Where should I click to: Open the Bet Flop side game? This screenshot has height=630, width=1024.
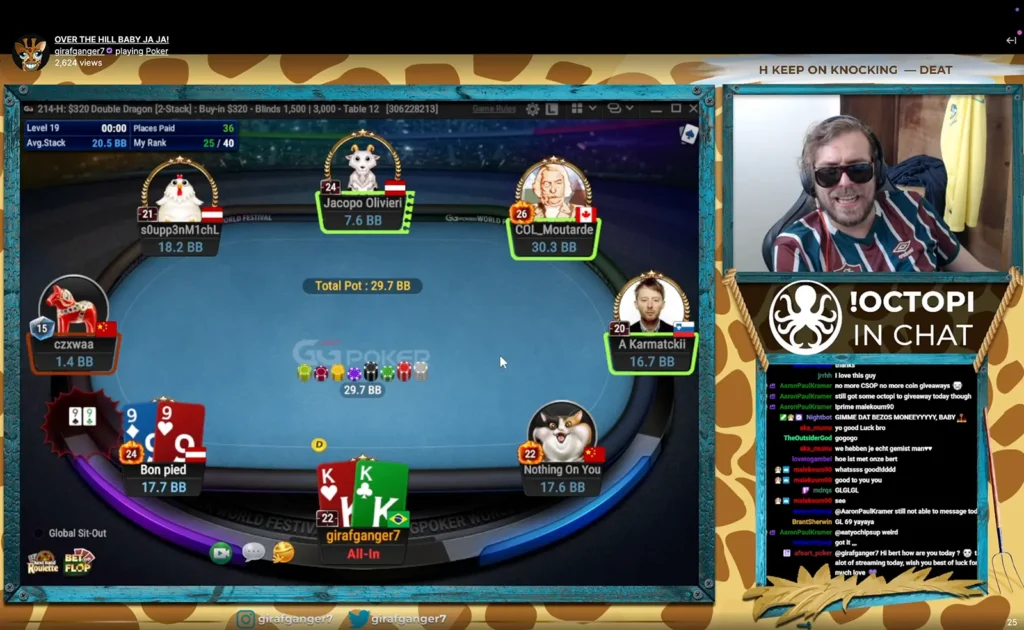click(x=80, y=561)
